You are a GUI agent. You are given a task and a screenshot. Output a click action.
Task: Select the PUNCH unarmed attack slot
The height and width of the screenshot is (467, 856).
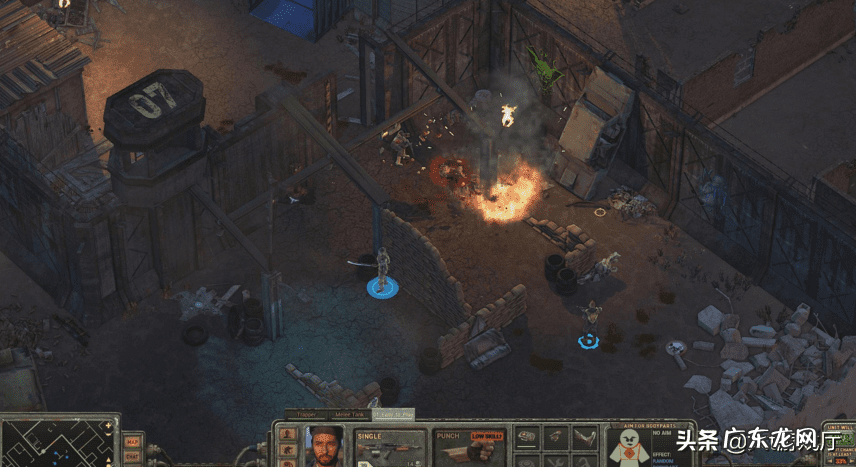click(x=468, y=448)
